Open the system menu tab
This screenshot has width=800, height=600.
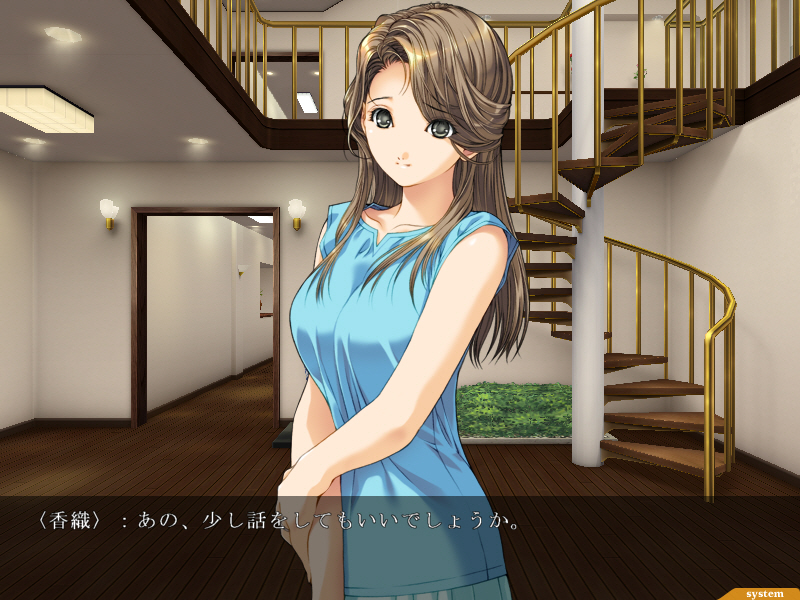(763, 593)
